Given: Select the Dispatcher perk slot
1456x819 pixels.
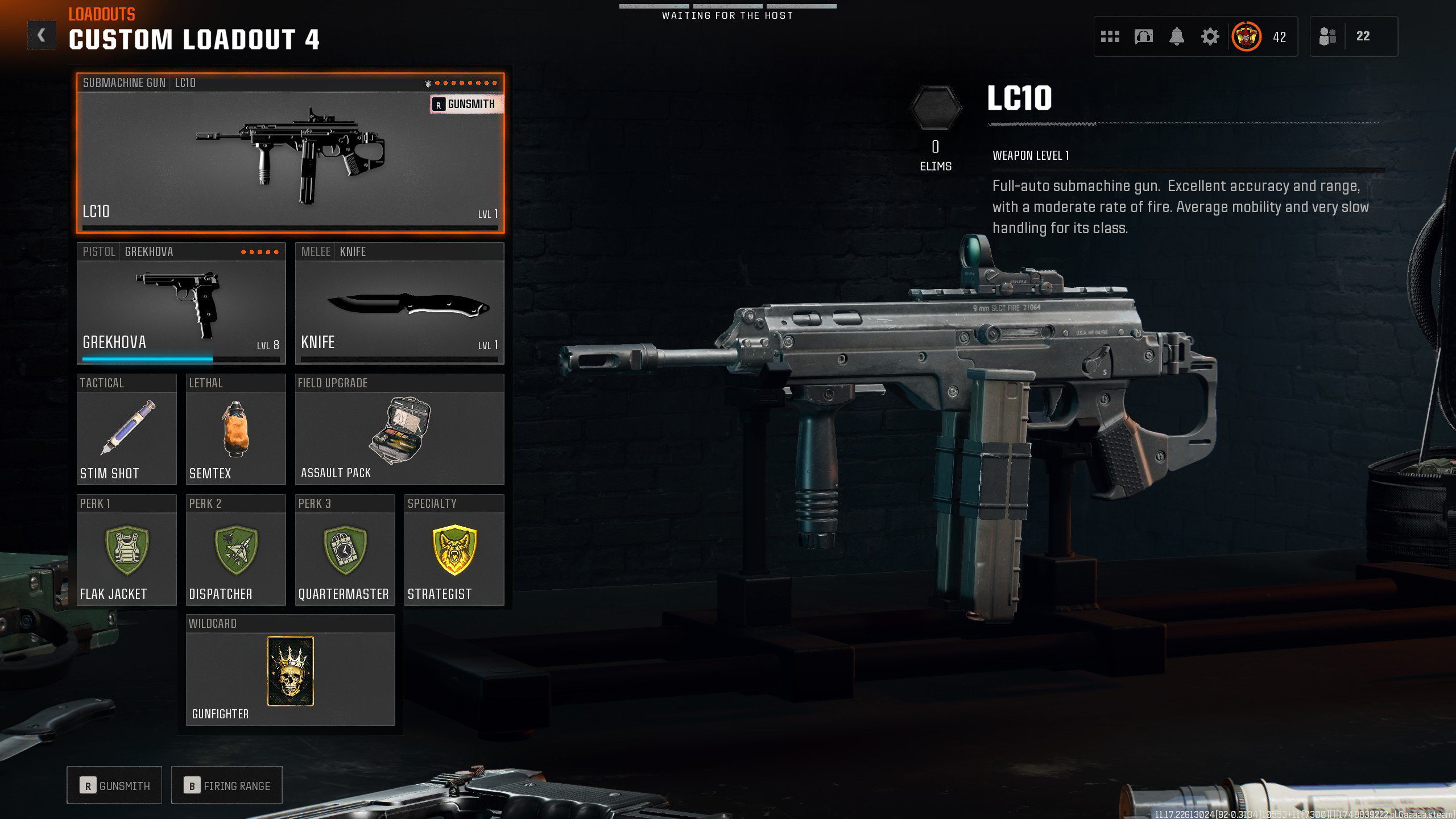Looking at the screenshot, I should (235, 551).
